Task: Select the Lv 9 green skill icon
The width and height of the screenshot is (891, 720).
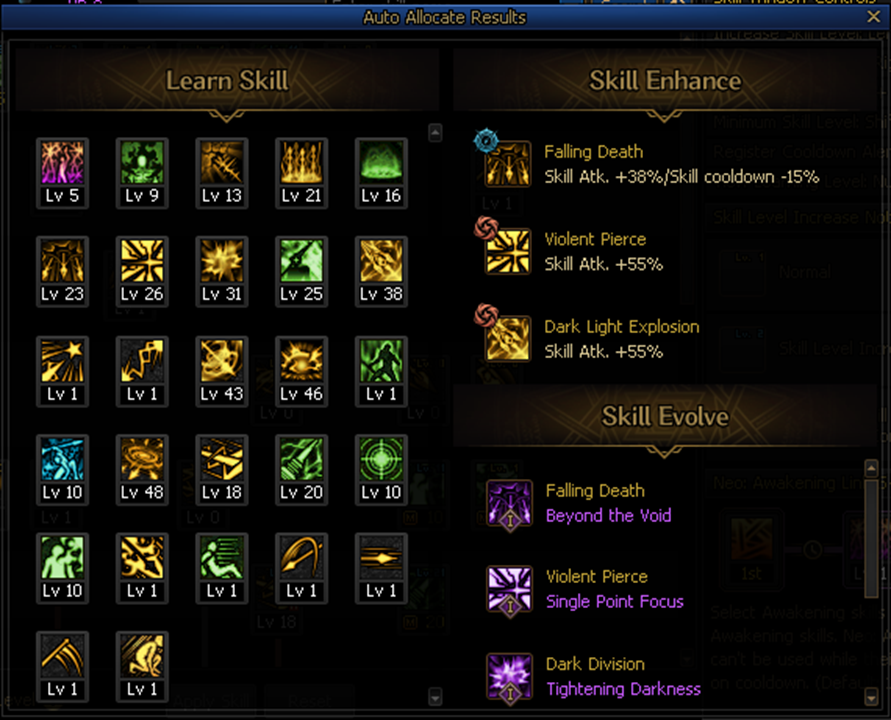Action: (x=142, y=163)
